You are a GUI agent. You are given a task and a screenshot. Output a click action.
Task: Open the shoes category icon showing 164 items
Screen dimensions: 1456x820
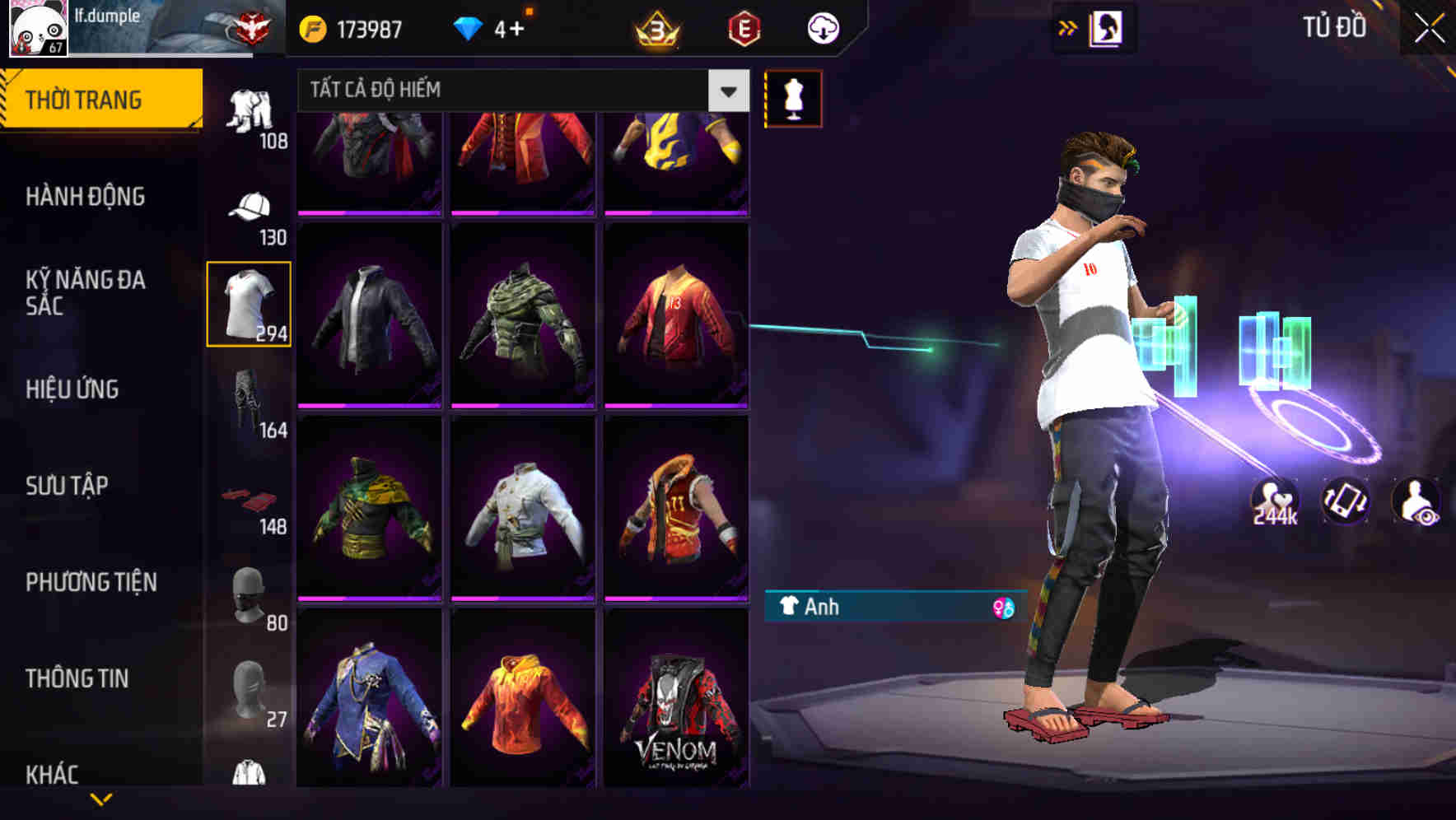click(250, 399)
